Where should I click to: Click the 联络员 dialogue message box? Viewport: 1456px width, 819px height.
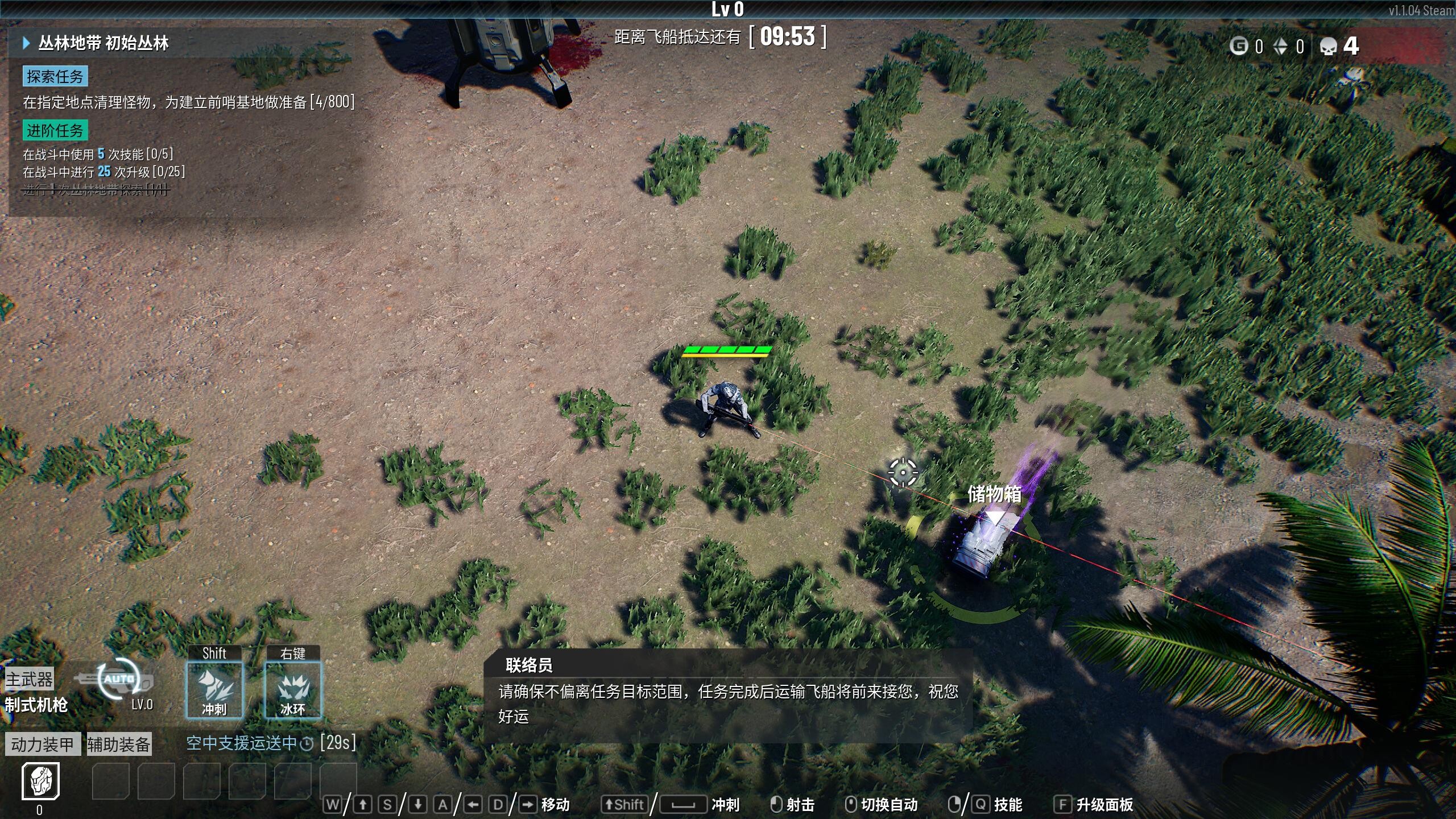[728, 695]
